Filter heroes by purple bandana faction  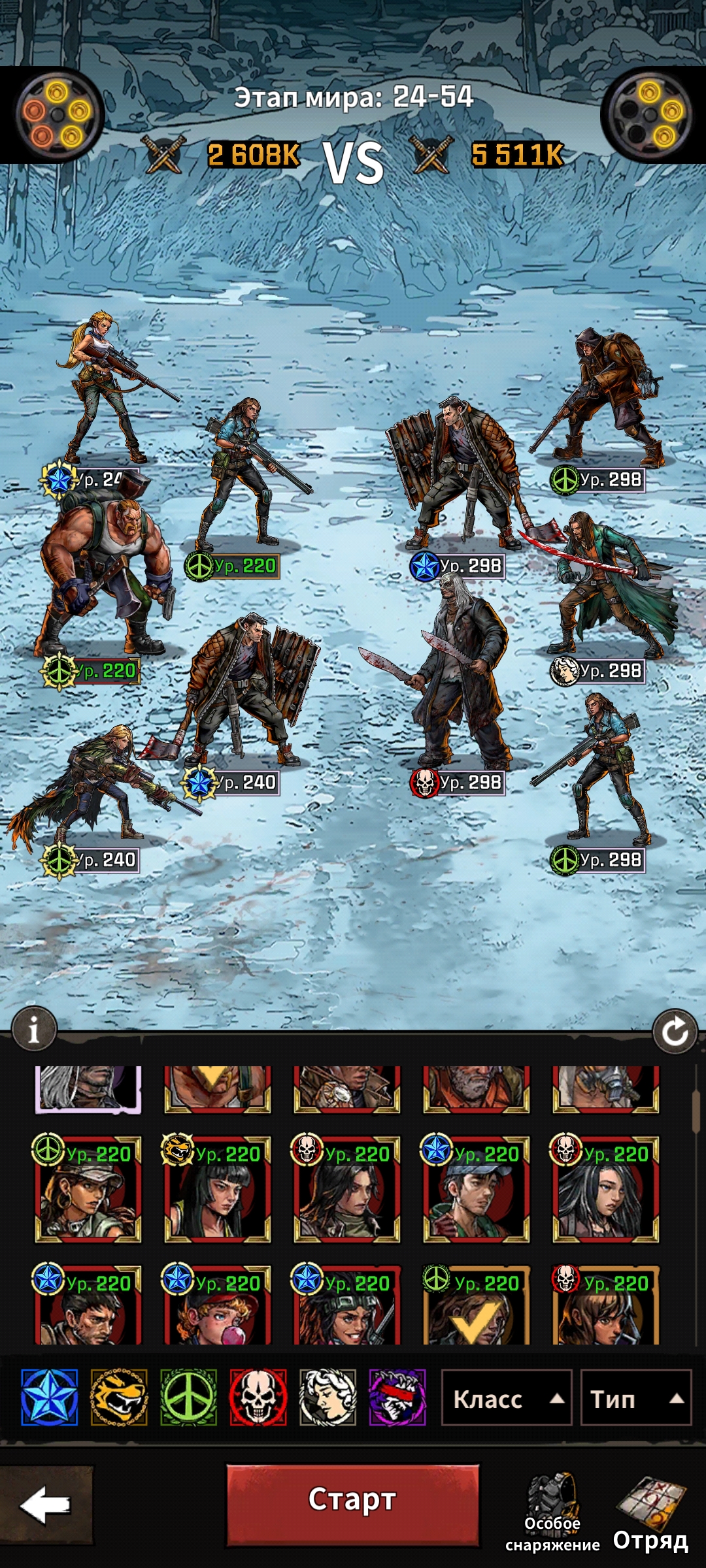[397, 1397]
